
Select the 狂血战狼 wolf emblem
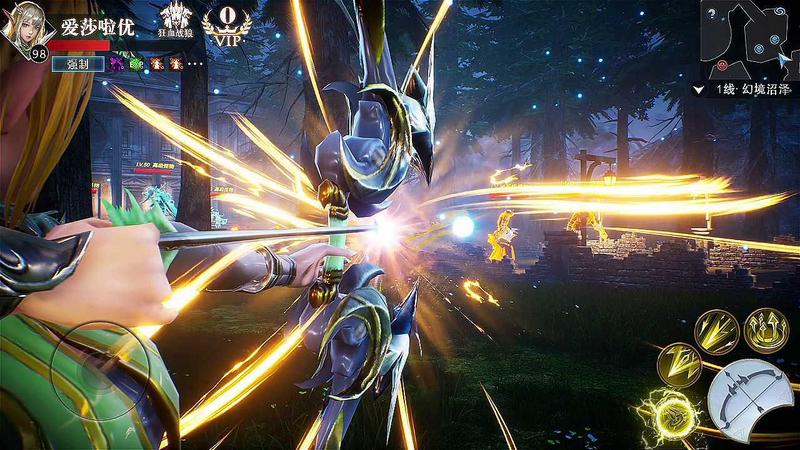pos(176,19)
